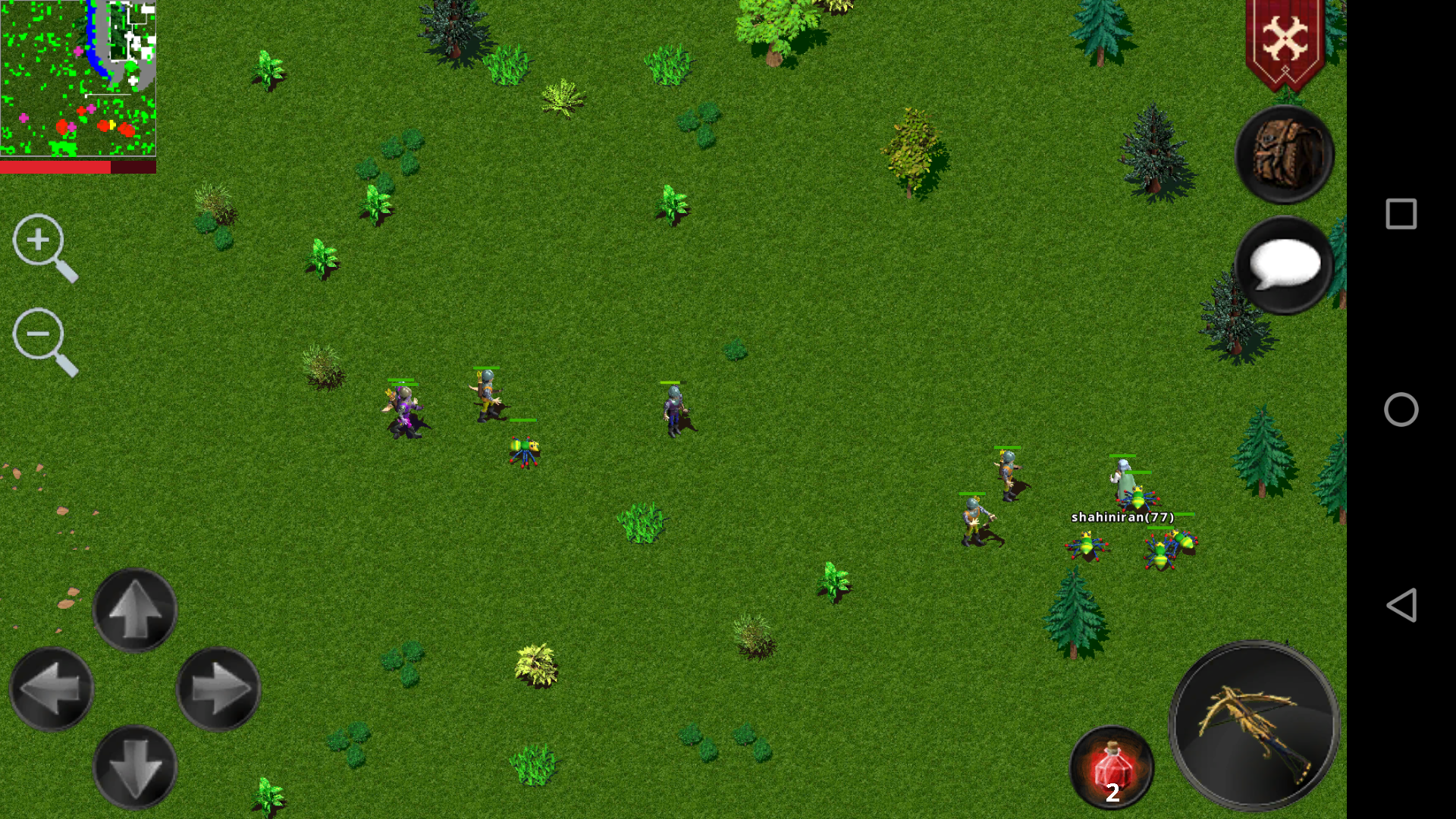Open the chat bubble icon
The height and width of the screenshot is (819, 1456).
(1286, 265)
